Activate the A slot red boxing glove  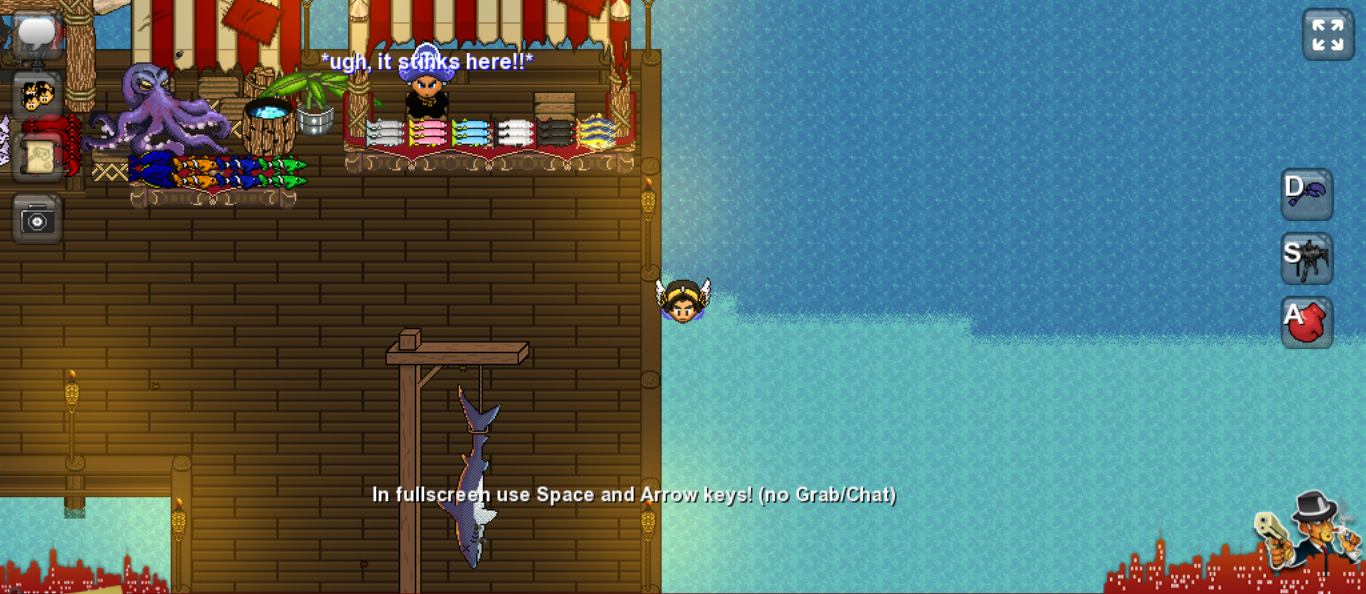point(1307,322)
